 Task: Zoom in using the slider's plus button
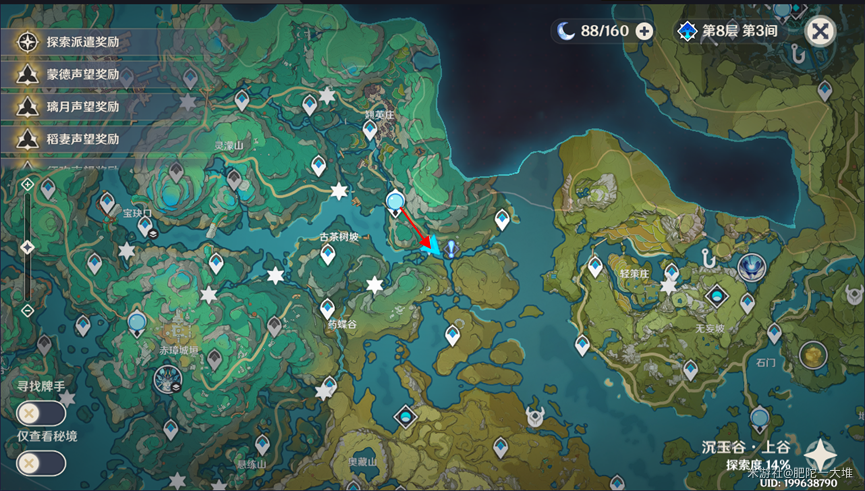tap(27, 185)
